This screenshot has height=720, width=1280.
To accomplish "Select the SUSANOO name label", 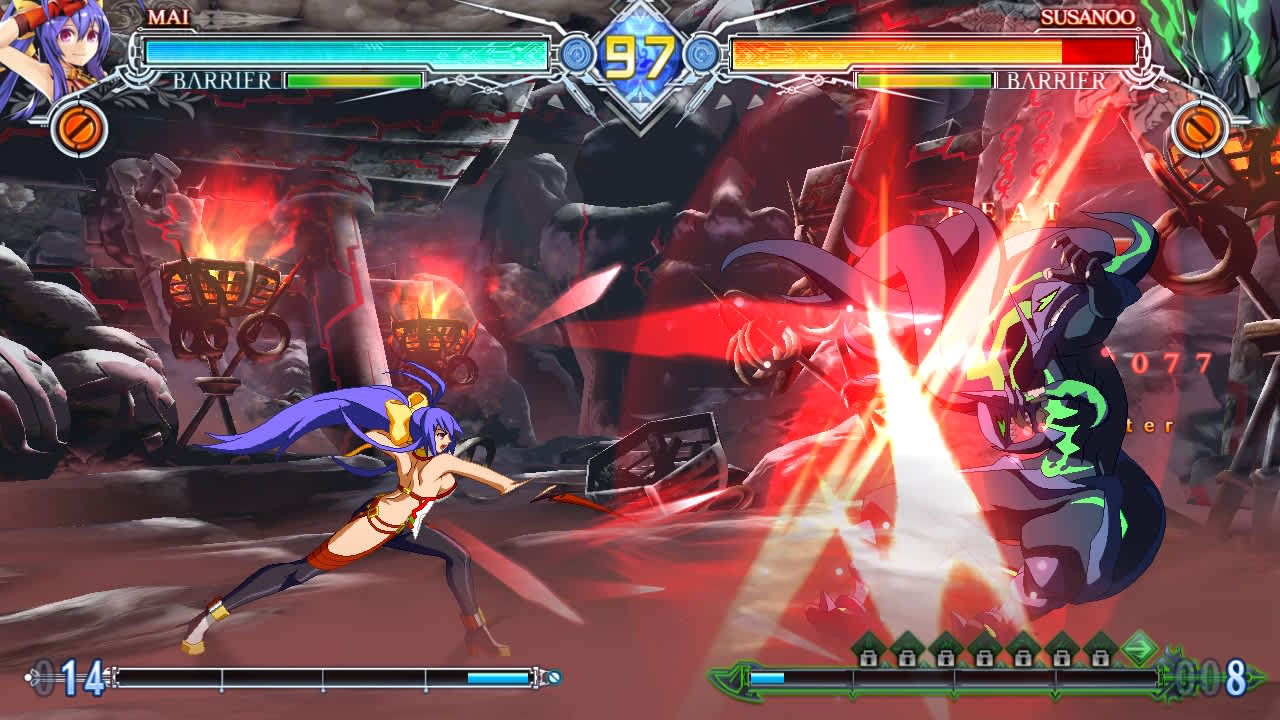I will pyautogui.click(x=1086, y=16).
